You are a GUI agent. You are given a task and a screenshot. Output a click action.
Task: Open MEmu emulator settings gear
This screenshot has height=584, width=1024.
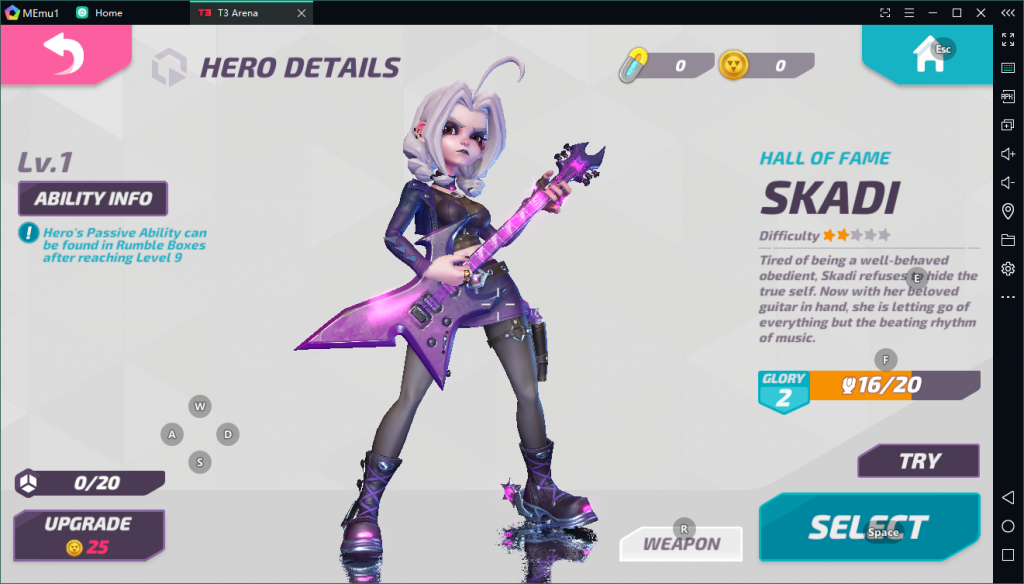click(1008, 269)
